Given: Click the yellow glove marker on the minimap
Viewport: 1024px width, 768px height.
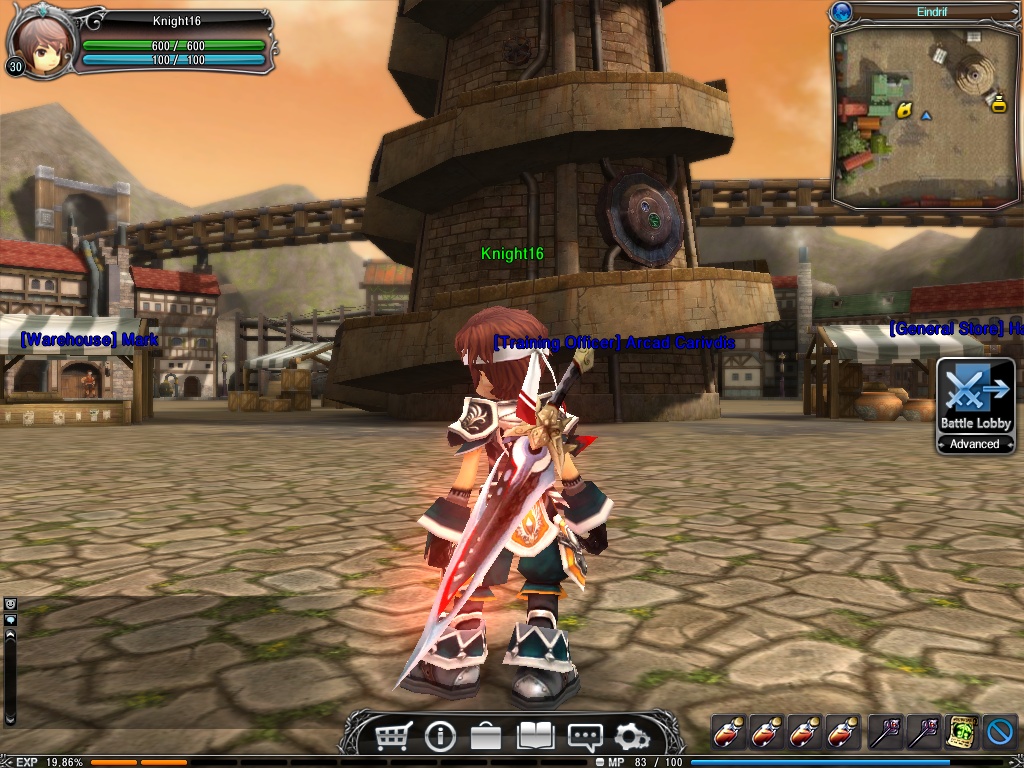Looking at the screenshot, I should [x=904, y=110].
